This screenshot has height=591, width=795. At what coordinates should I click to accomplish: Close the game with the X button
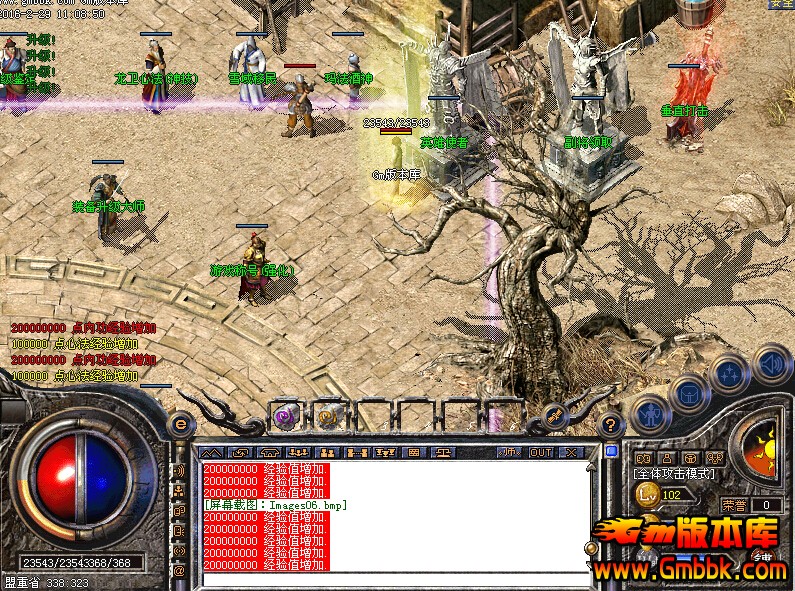571,453
